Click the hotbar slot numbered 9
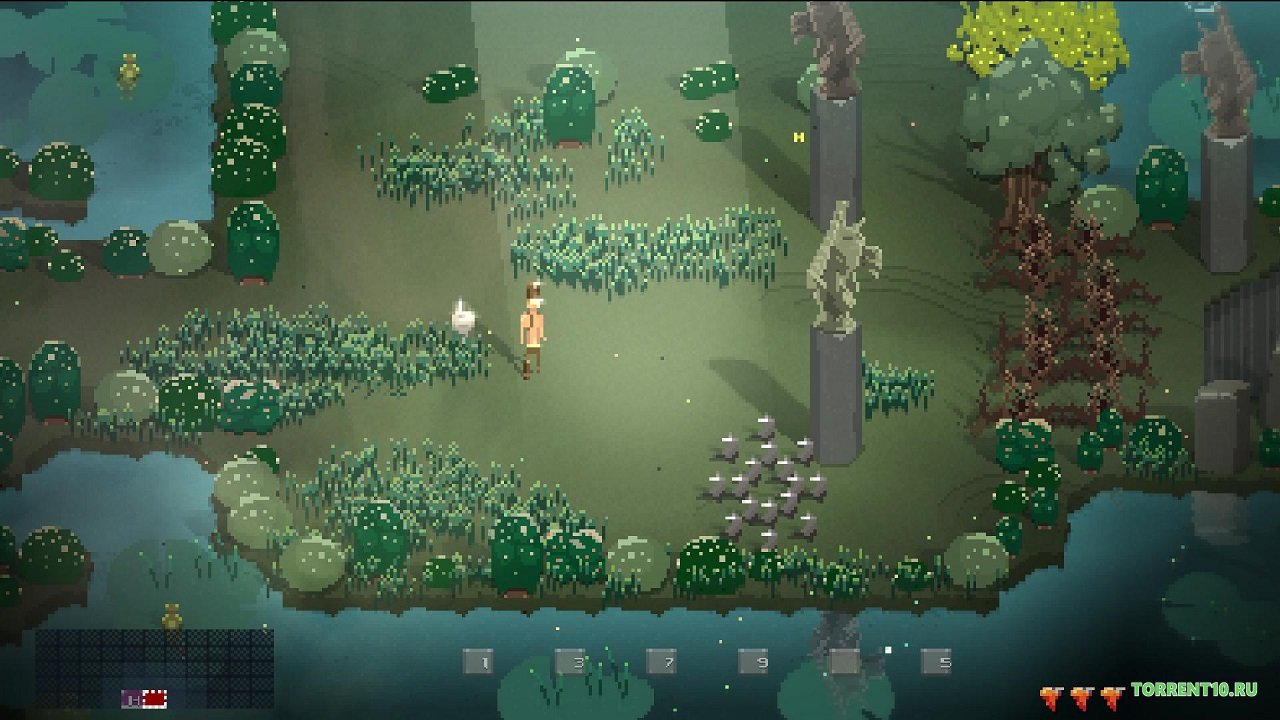The height and width of the screenshot is (720, 1280). [754, 661]
